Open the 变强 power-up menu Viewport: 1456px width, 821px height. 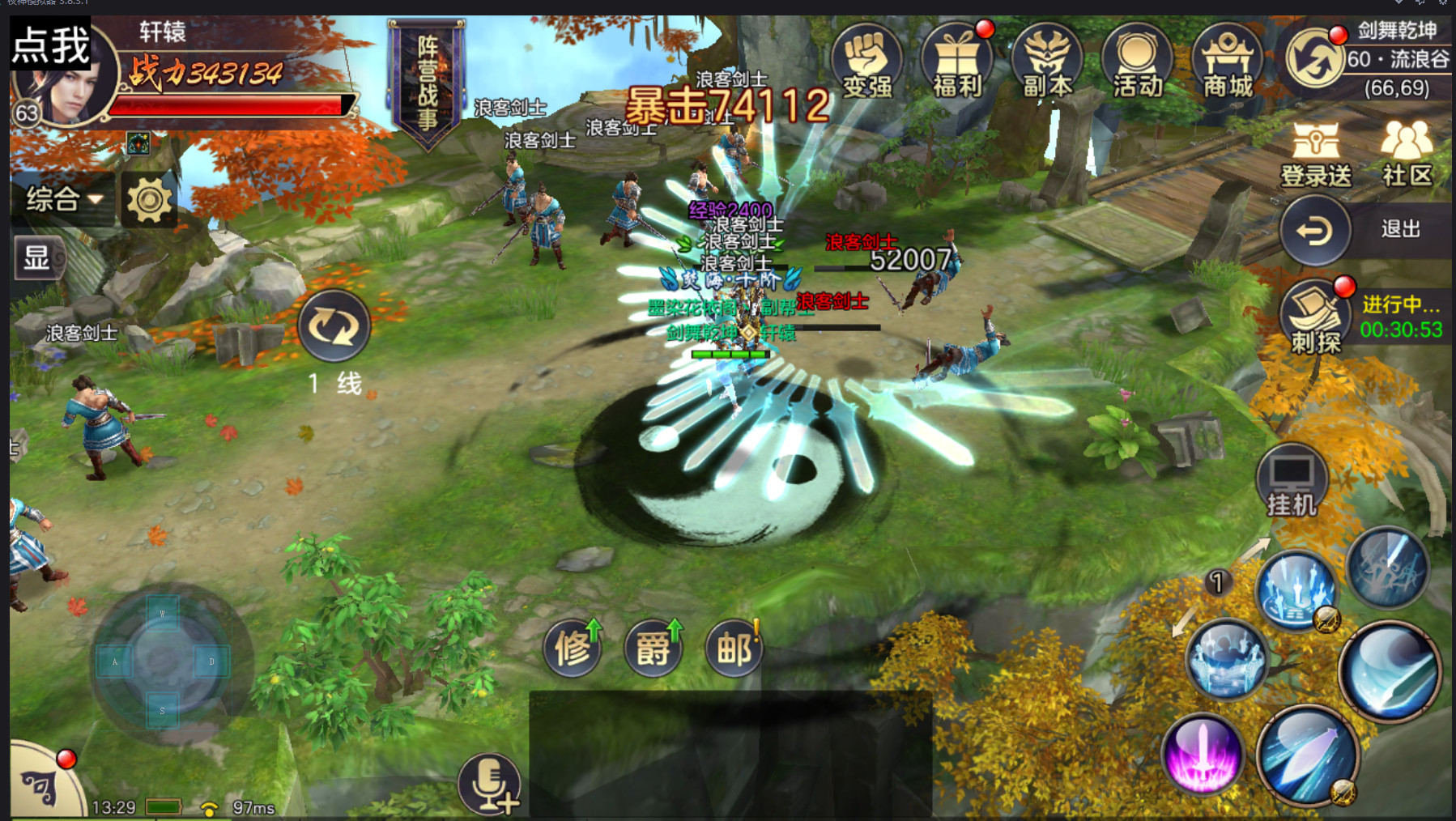866,62
